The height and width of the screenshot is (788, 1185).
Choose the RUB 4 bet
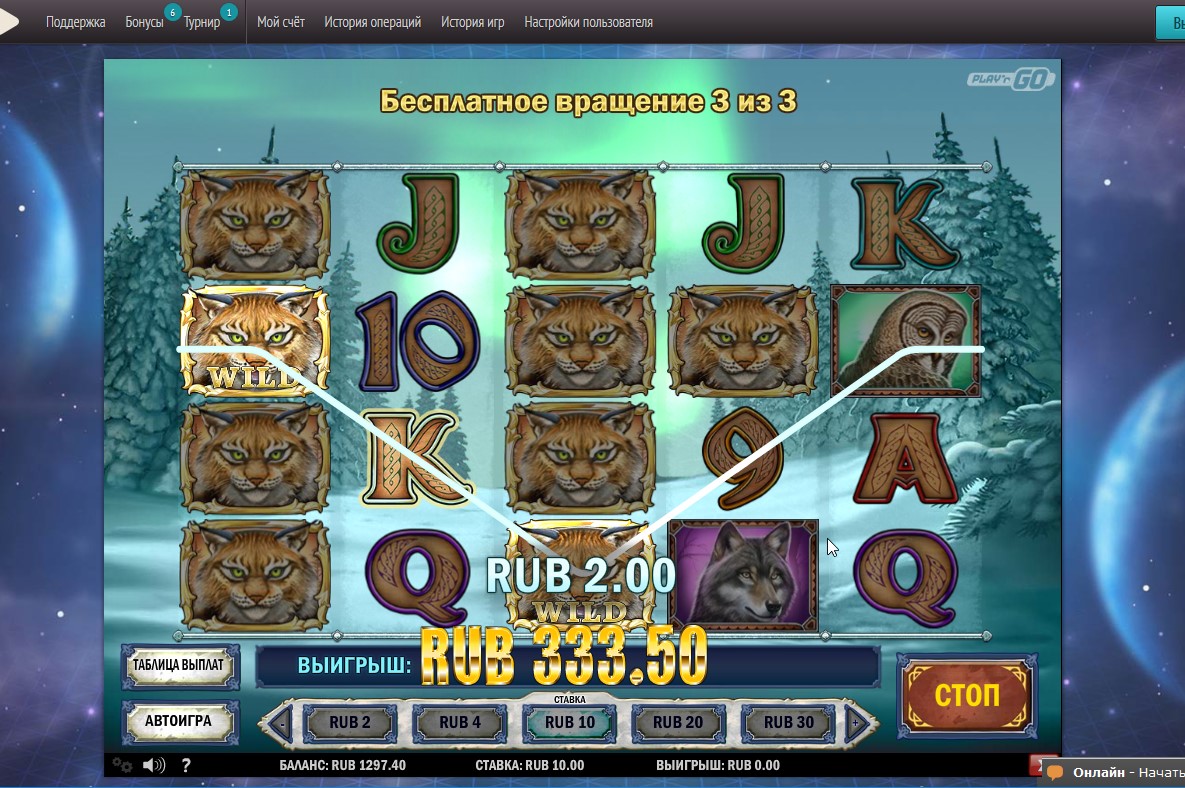pos(460,722)
